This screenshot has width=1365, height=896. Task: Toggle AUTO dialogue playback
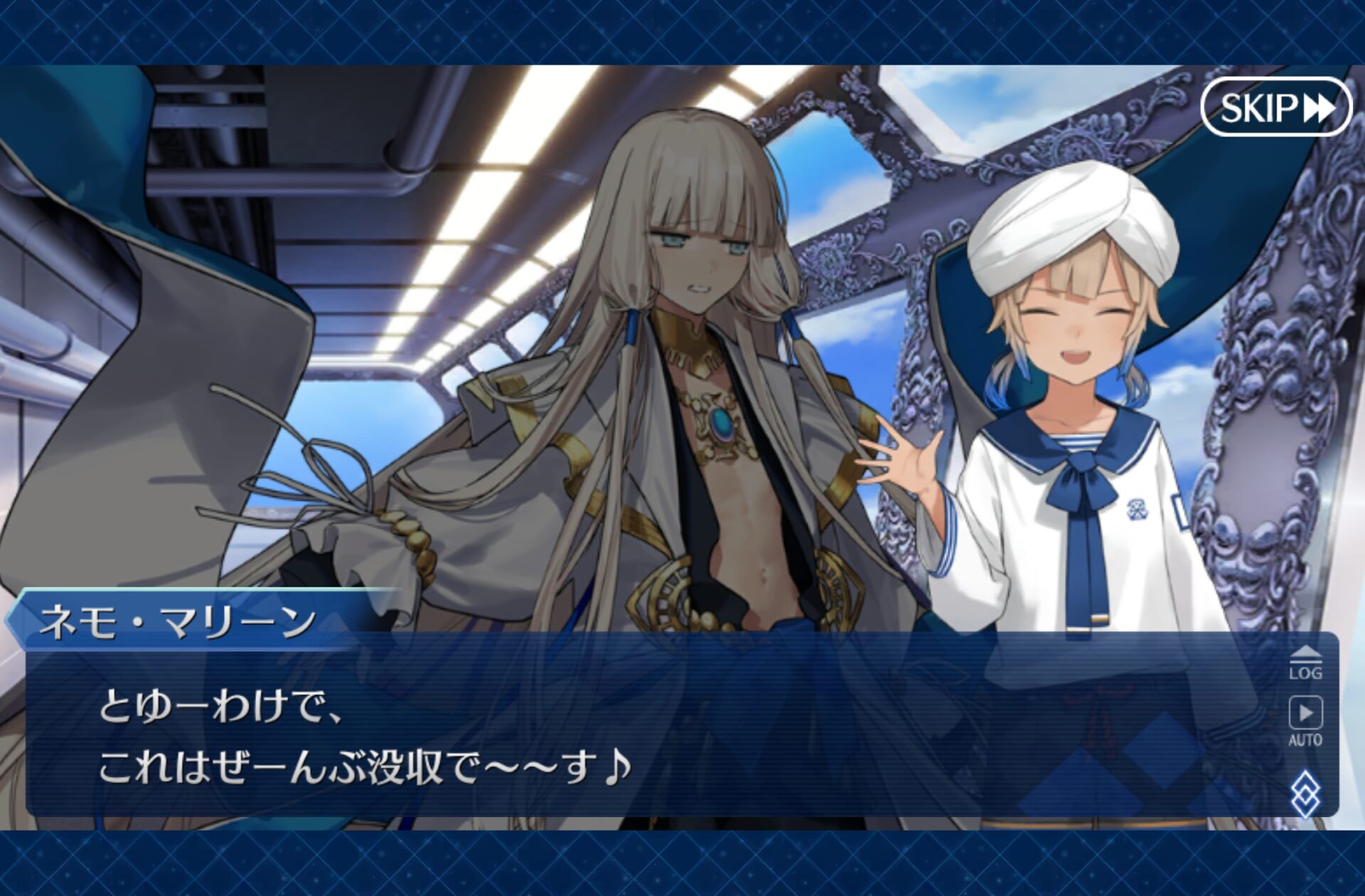pos(1305,720)
